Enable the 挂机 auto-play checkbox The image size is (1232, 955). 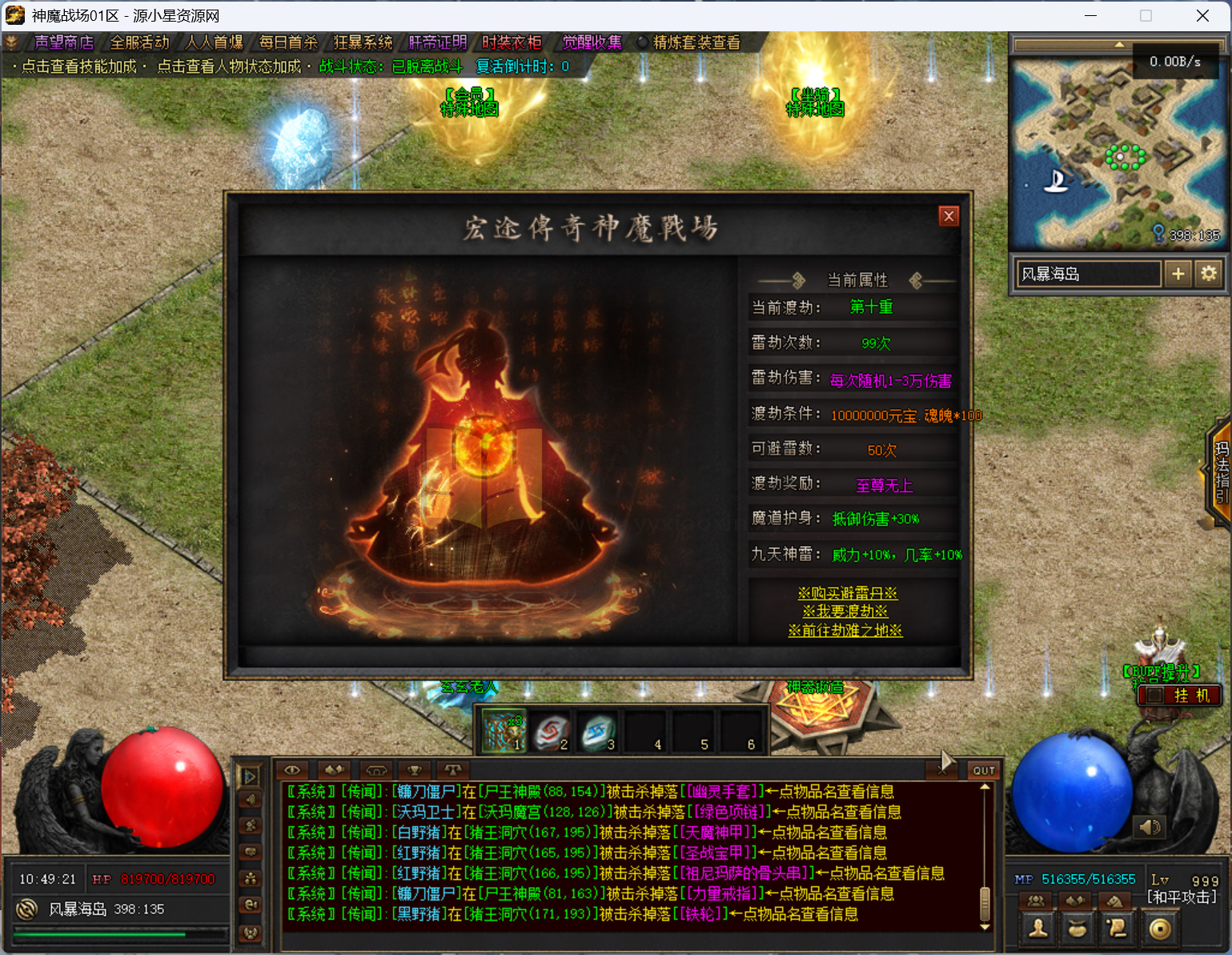(x=1155, y=695)
